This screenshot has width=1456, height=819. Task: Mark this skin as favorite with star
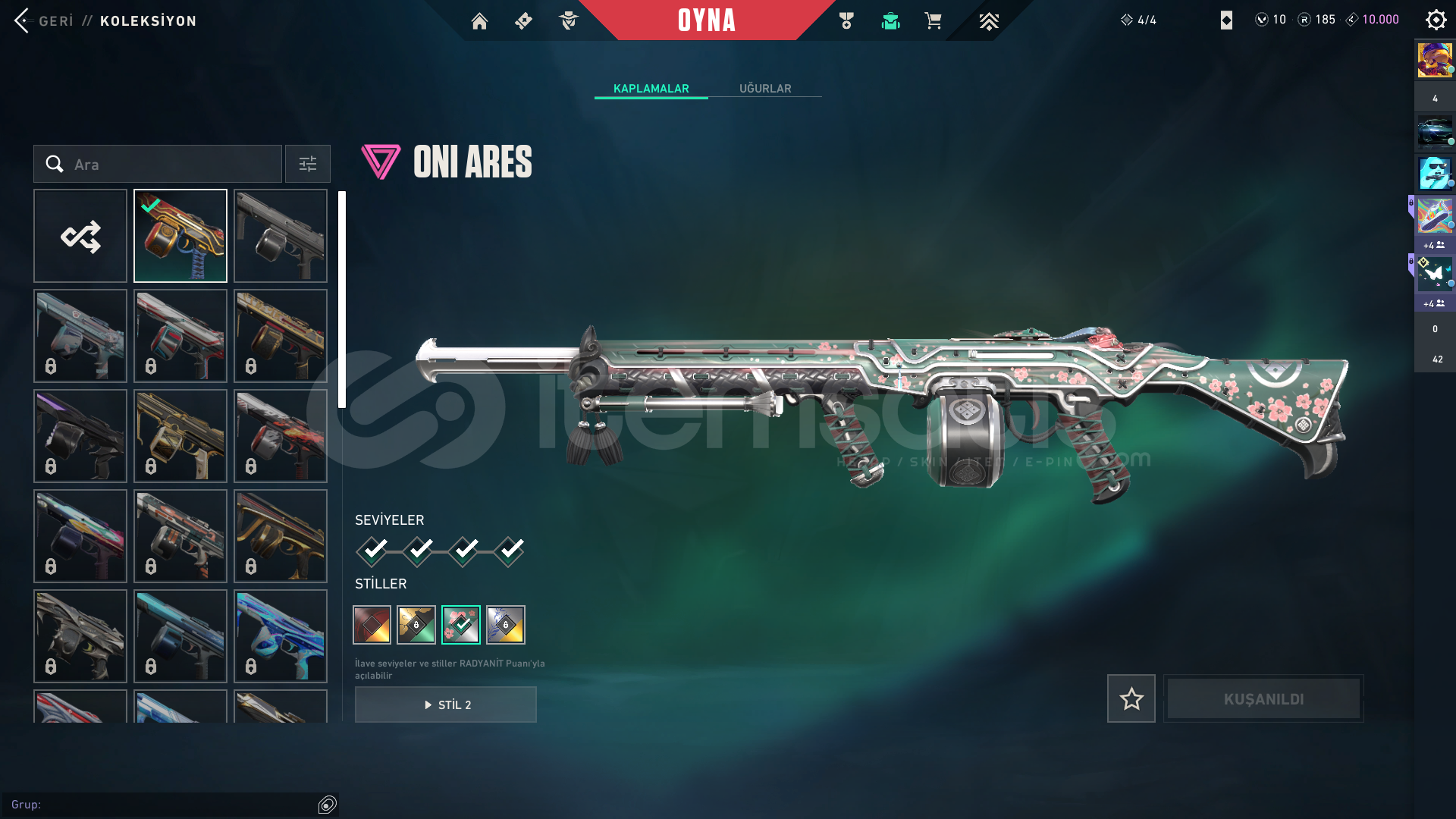1131,698
